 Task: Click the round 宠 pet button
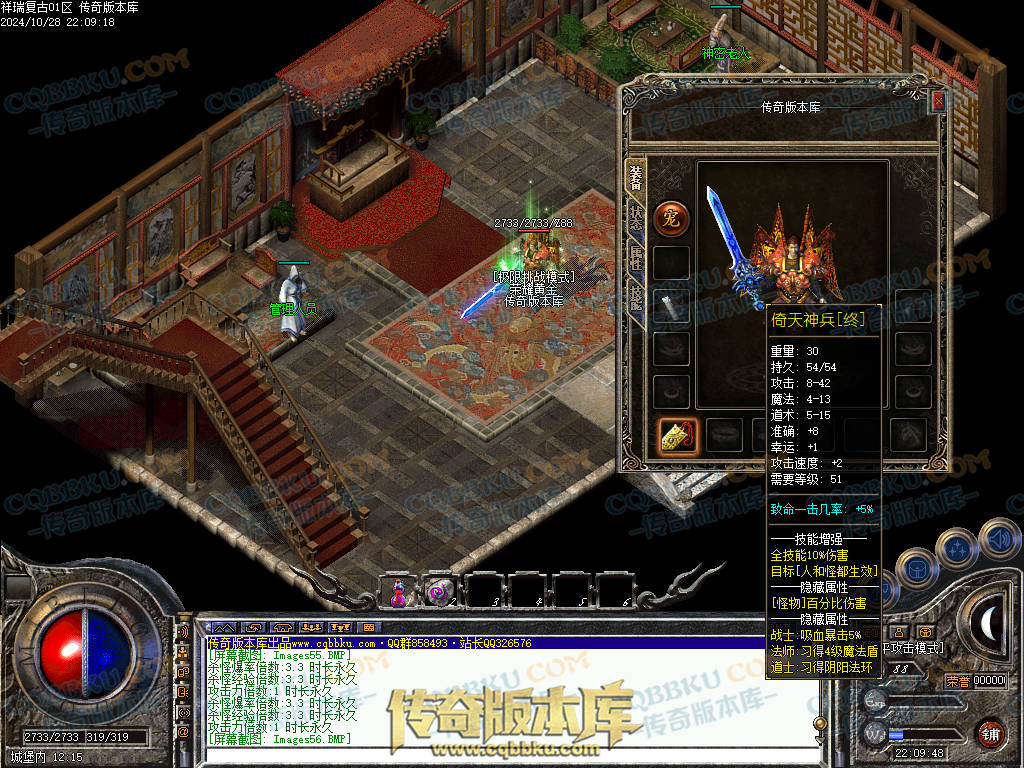click(671, 218)
